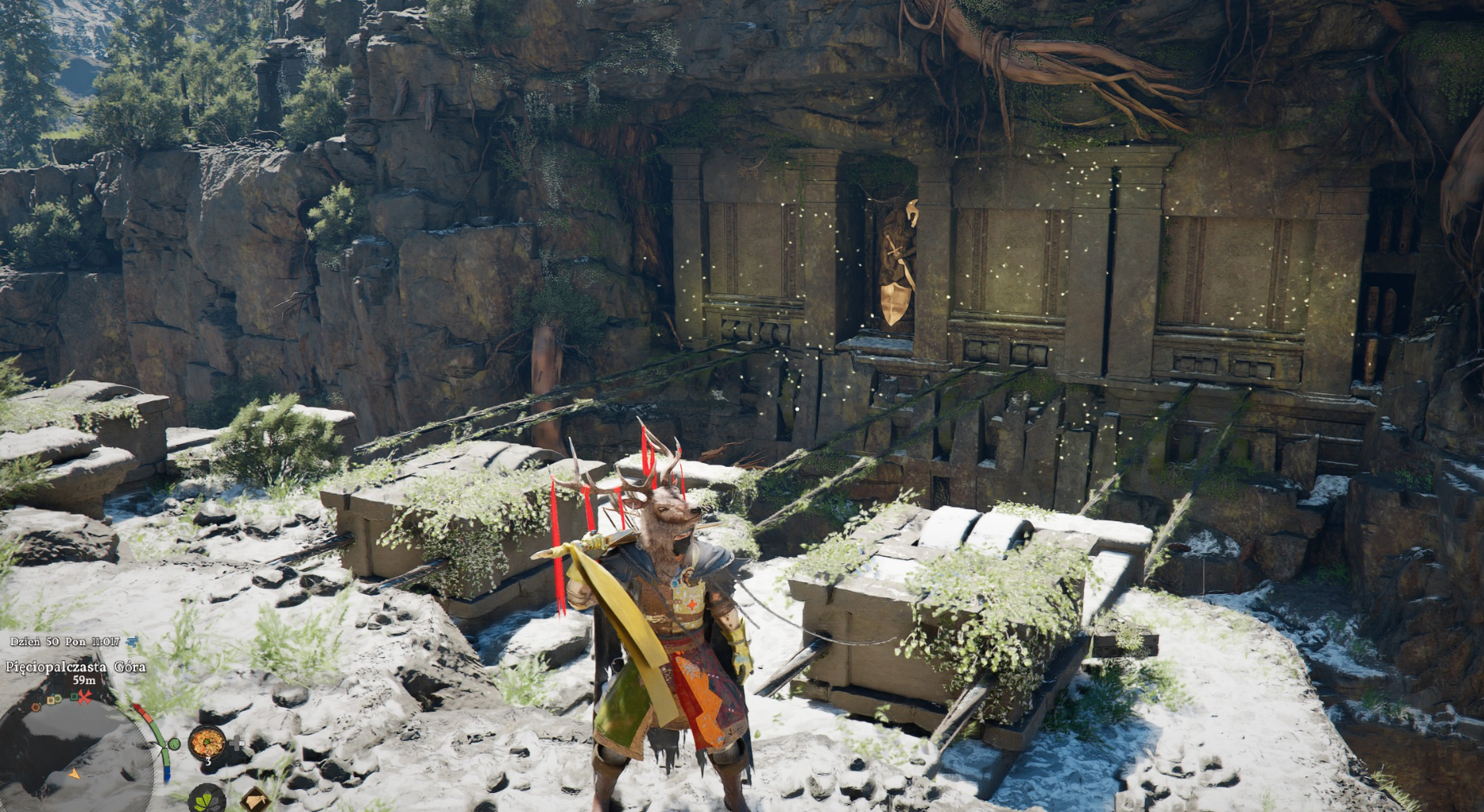This screenshot has width=1484, height=812.
Task: Click the red X marker on minimap
Action: coord(84,696)
